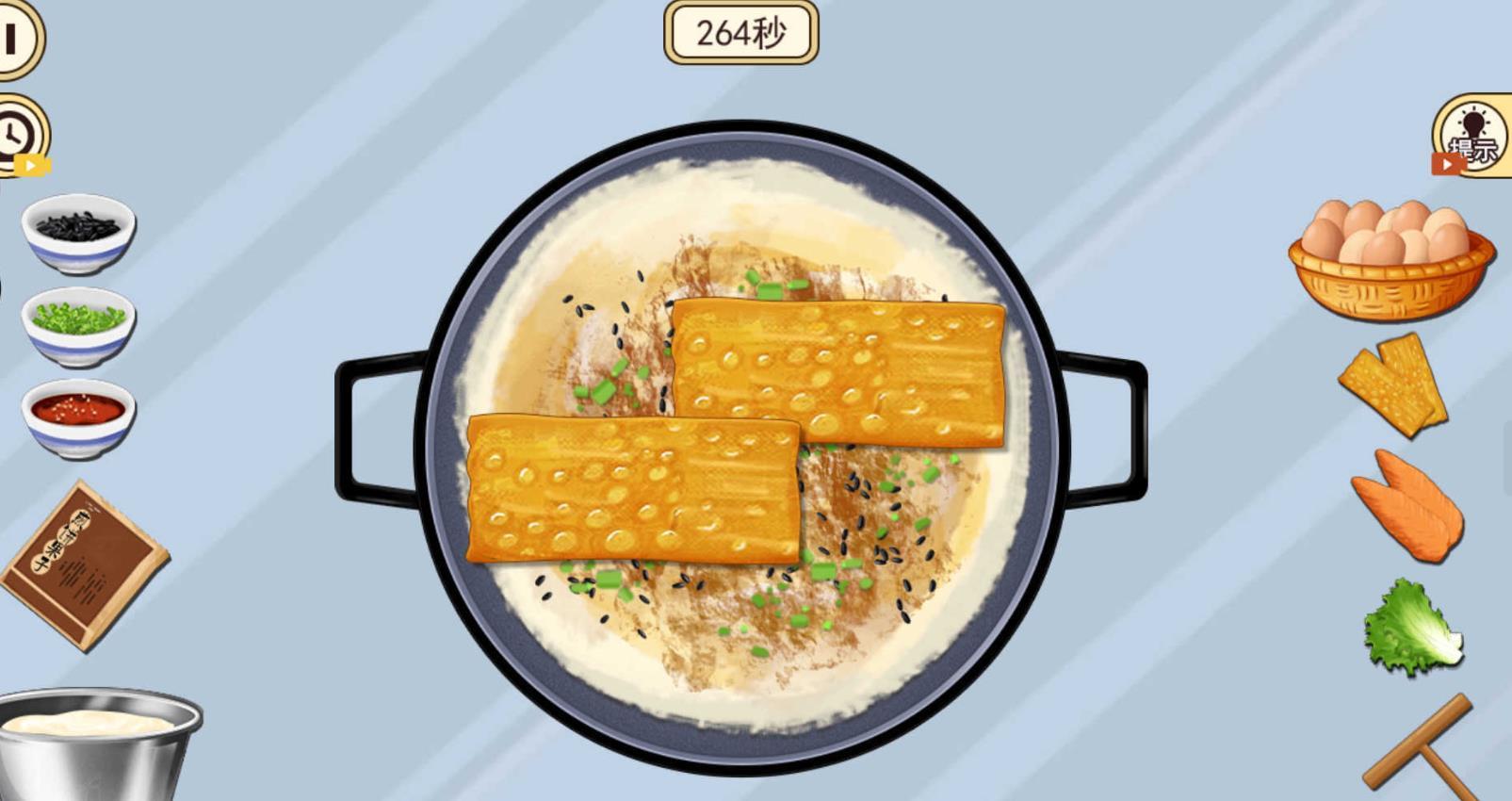This screenshot has width=1512, height=801.
Task: Click the 264秒 countdown timer display
Action: (x=744, y=34)
